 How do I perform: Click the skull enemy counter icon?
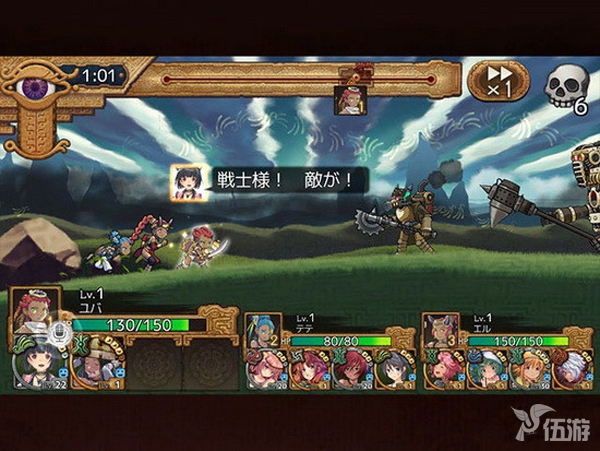pos(564,88)
